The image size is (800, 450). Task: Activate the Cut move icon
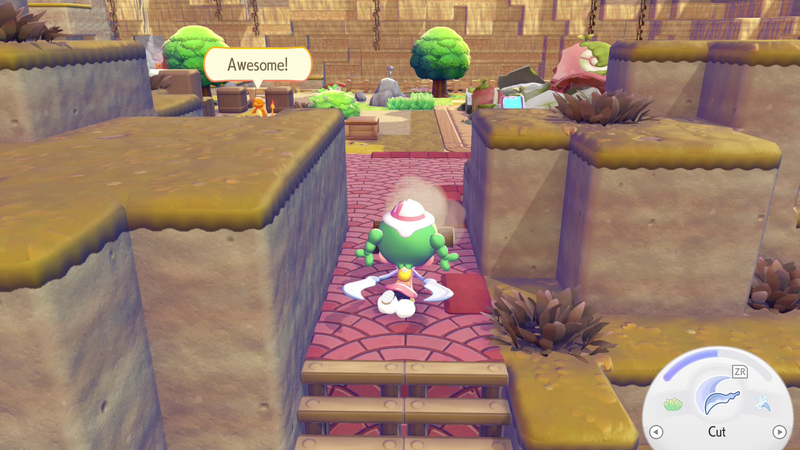pos(718,395)
